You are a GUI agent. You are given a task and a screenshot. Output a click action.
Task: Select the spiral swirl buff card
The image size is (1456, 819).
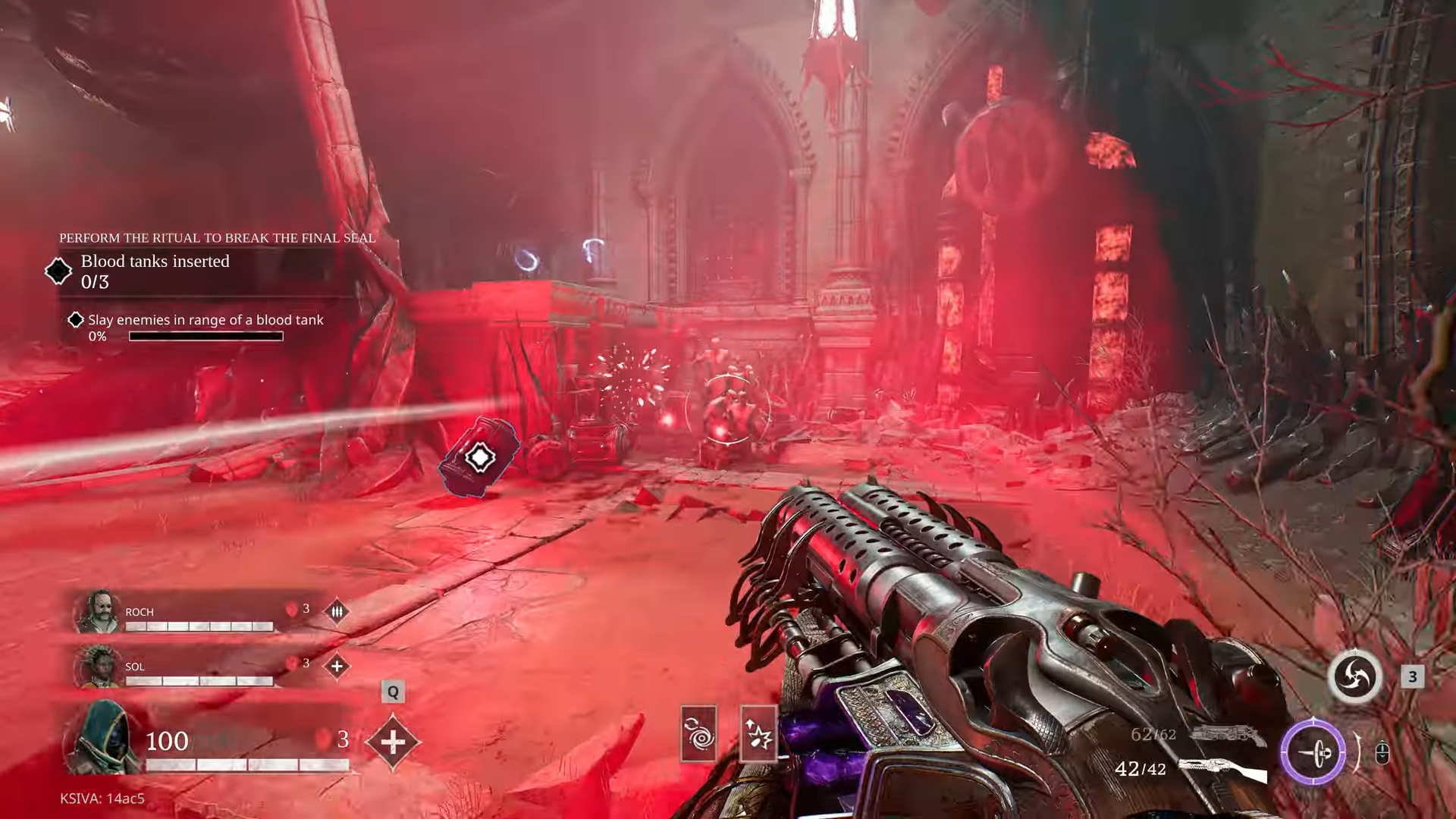698,733
